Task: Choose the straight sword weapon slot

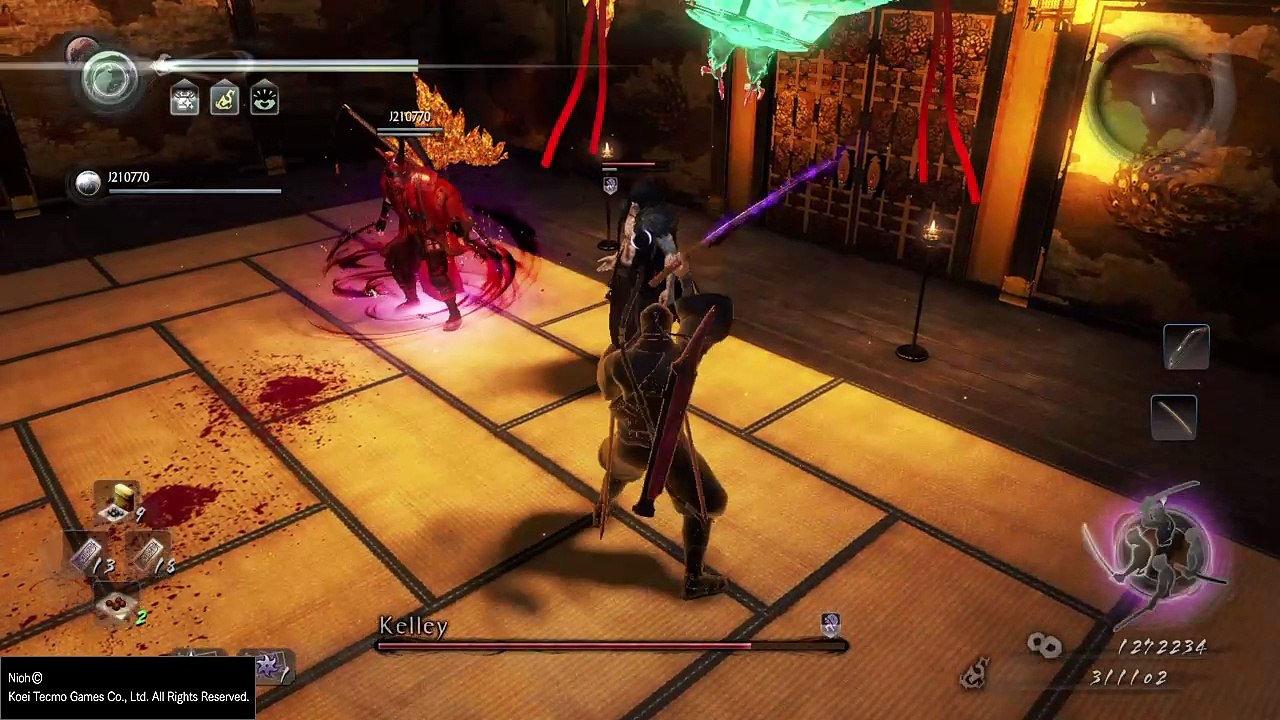Action: tap(1174, 416)
